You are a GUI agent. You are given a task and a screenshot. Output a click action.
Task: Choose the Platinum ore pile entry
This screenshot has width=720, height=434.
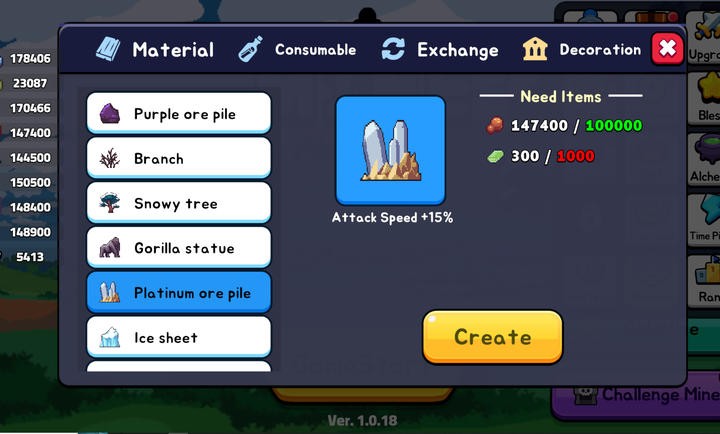point(179,293)
